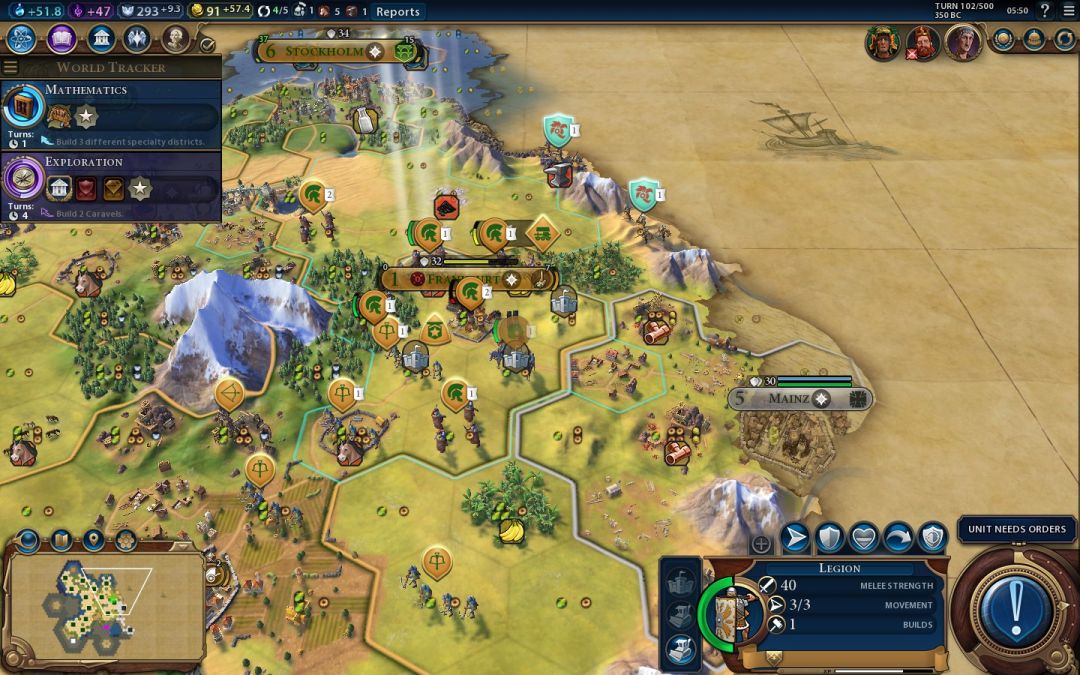Open the Civics tree book icon
The width and height of the screenshot is (1080, 675).
[61, 39]
